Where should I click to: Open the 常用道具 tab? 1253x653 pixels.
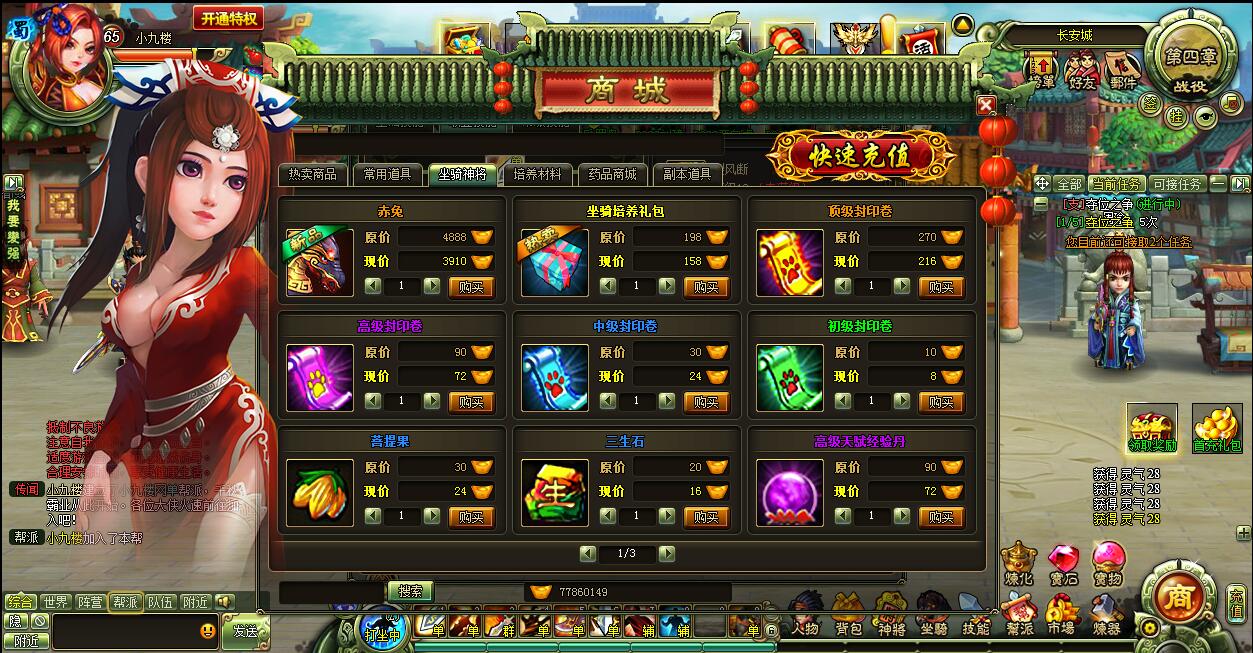(387, 174)
